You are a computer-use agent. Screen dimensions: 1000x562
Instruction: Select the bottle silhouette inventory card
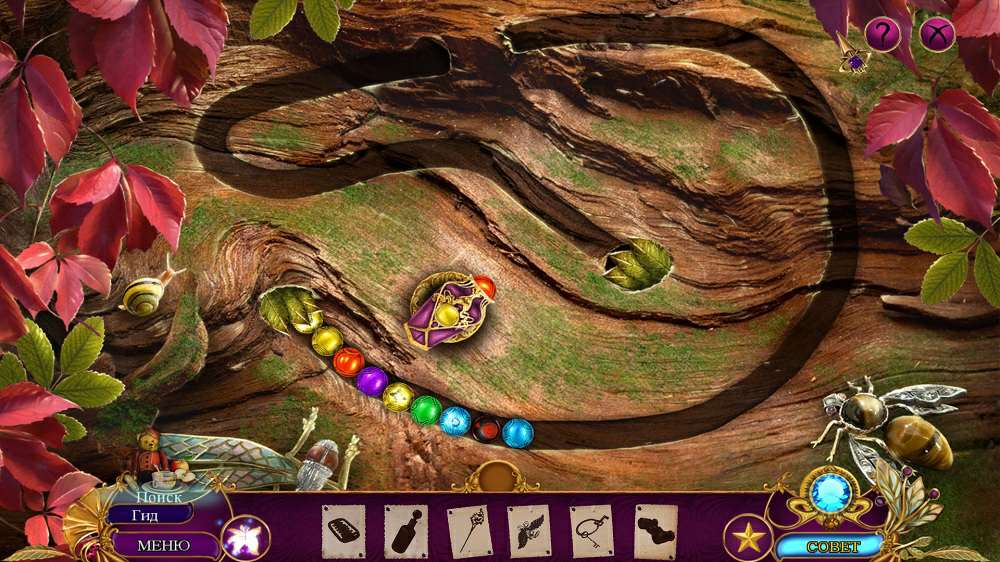click(406, 531)
